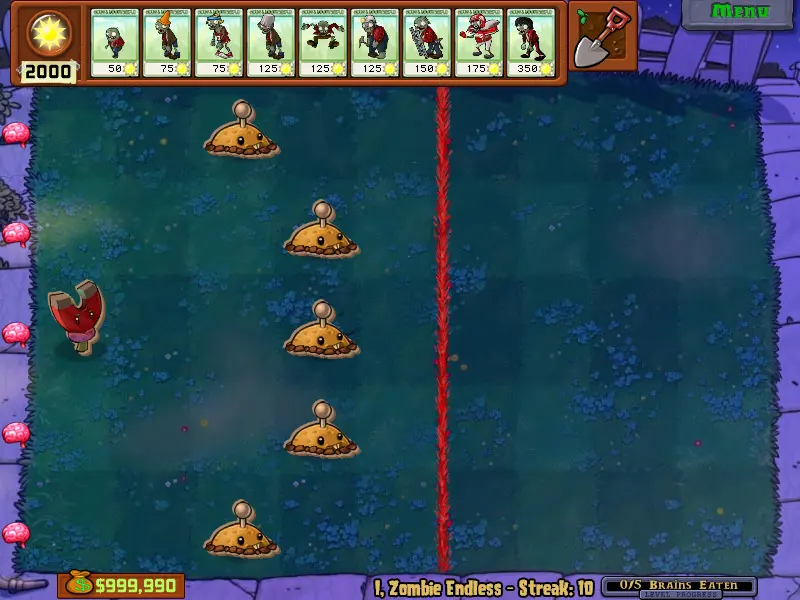Open the Menu button
800x600 pixels.
click(740, 12)
